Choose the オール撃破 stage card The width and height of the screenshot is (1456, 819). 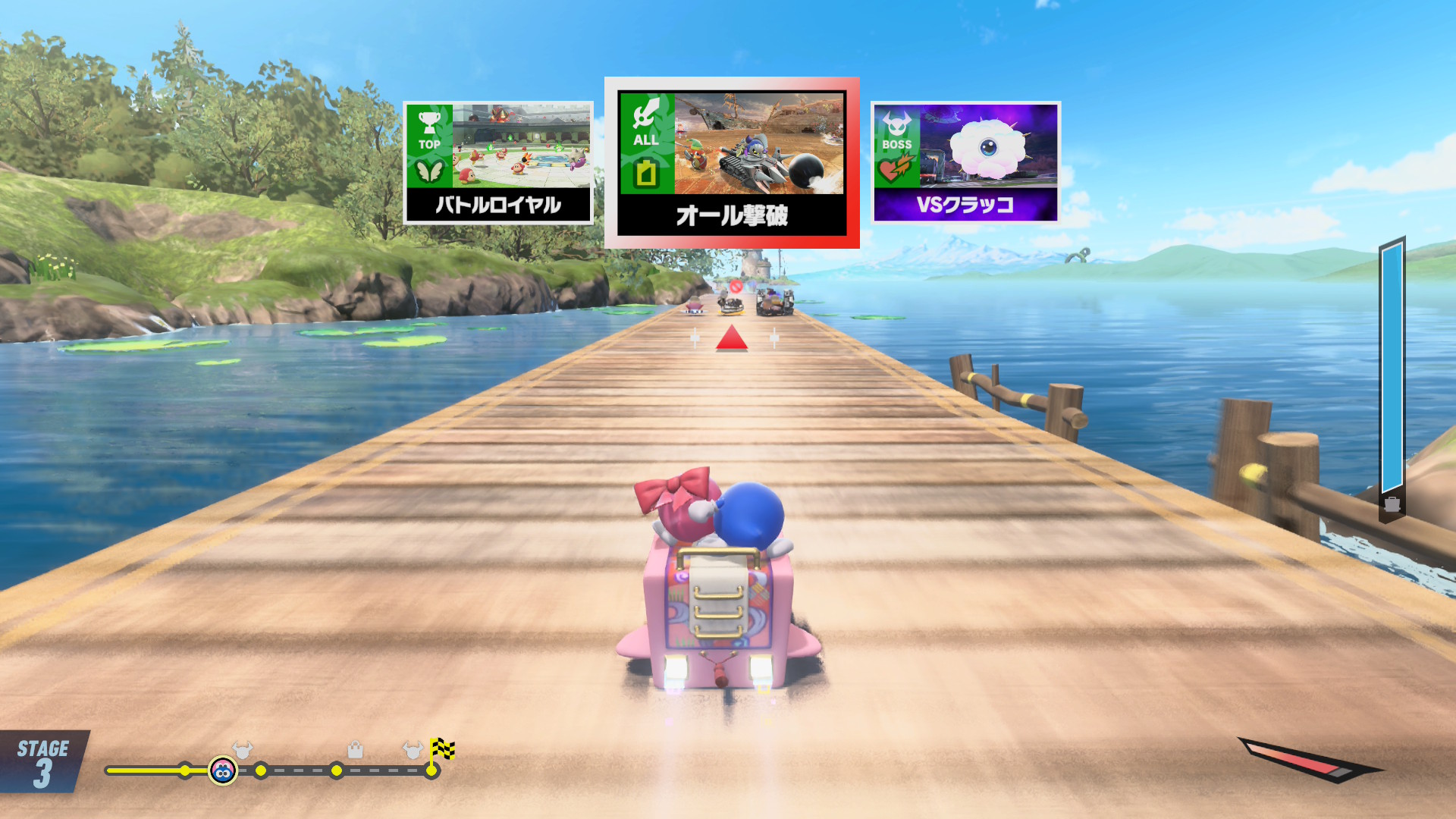click(x=732, y=163)
